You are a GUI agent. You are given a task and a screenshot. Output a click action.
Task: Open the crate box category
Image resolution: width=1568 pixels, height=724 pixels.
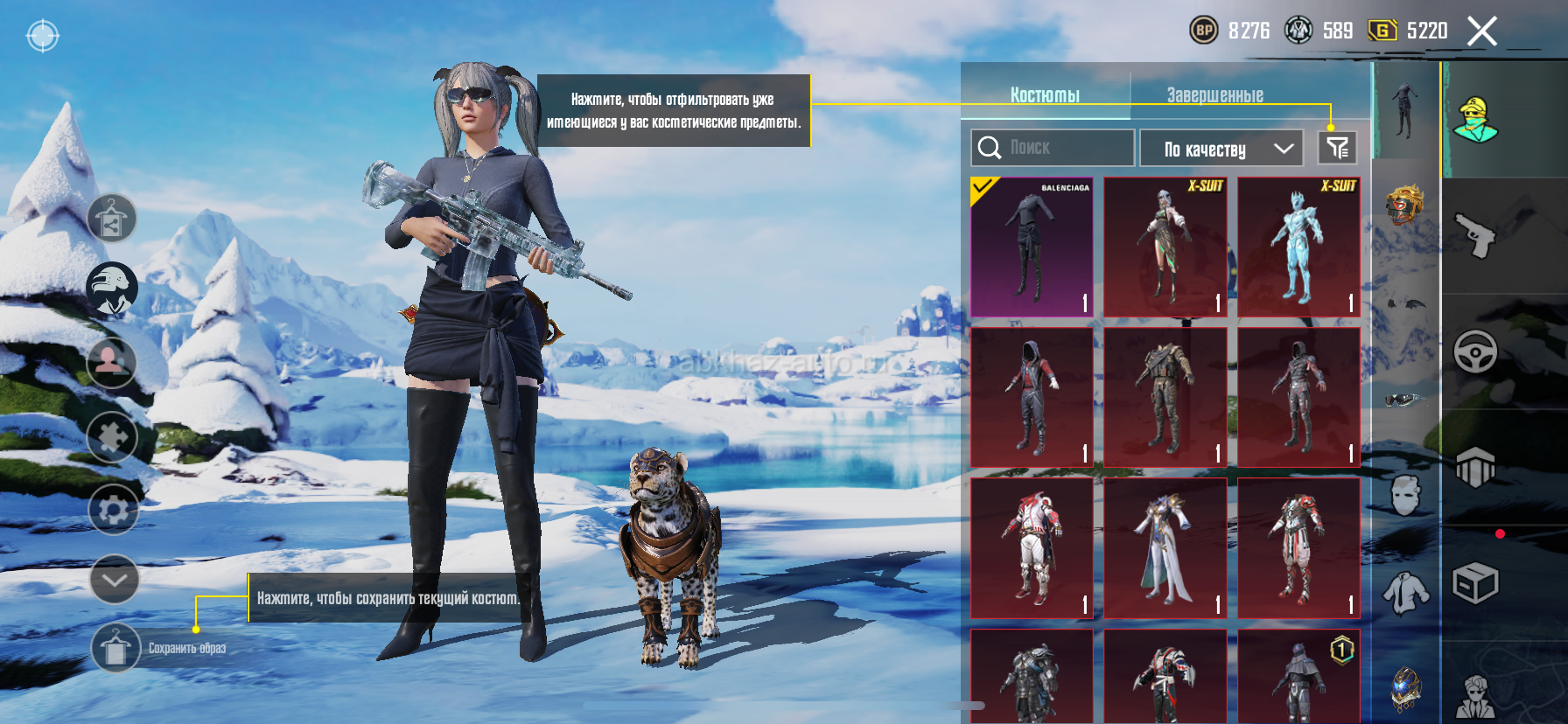(1475, 582)
